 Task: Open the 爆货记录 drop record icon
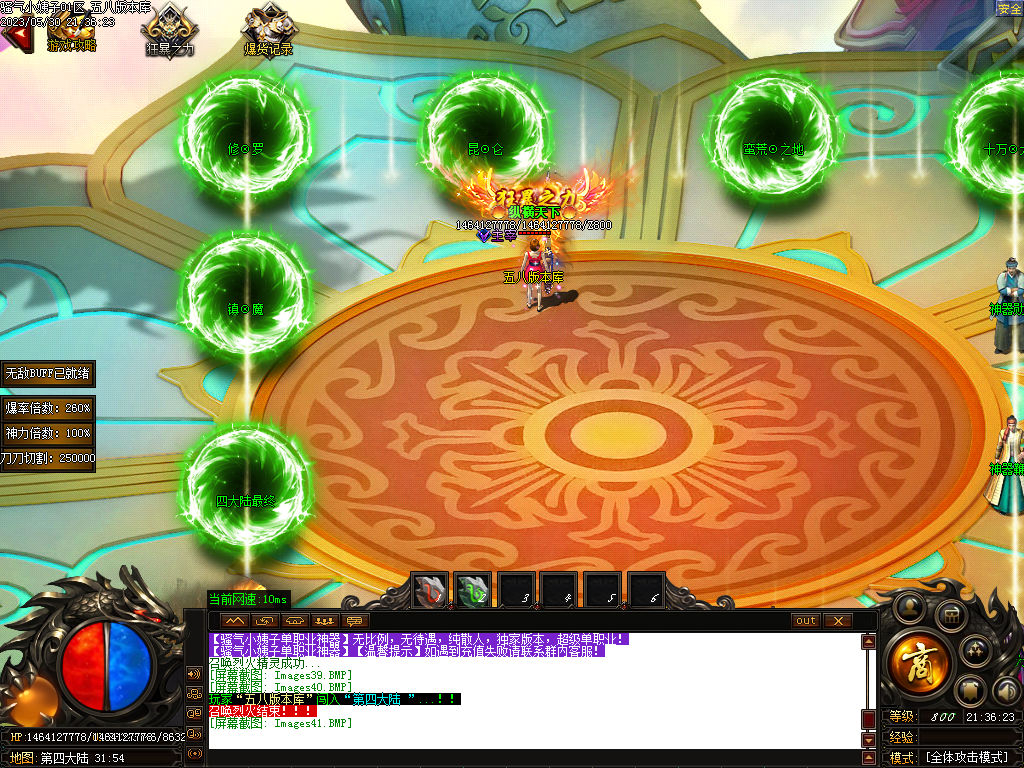pos(268,30)
